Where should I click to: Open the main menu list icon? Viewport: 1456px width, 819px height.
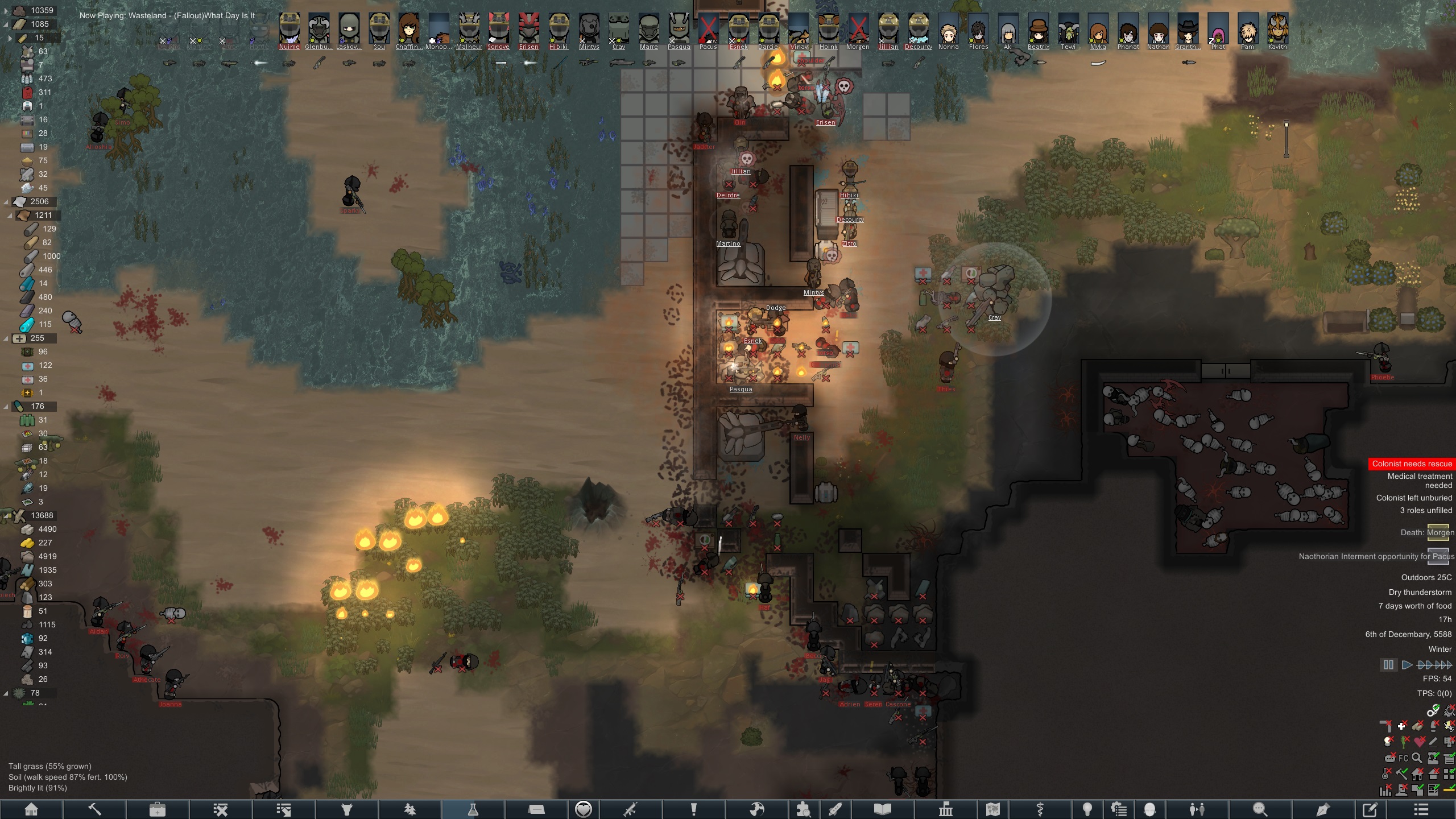point(1421,809)
